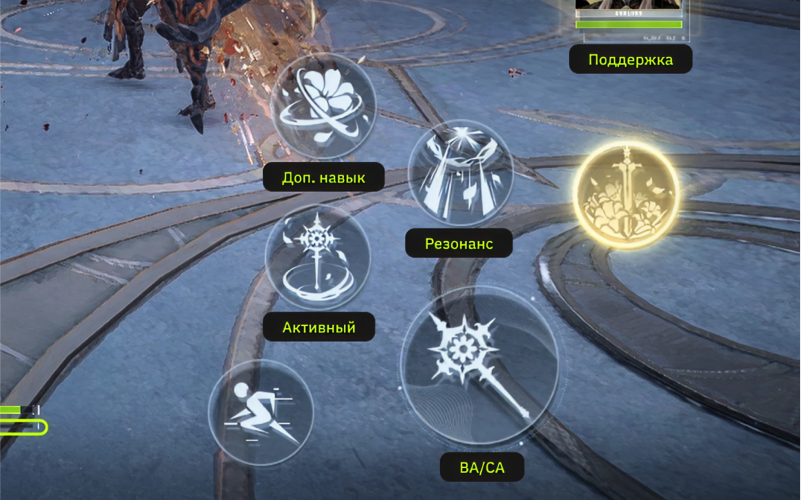Cast the Активный snowflake skill
The image size is (801, 500).
318,256
